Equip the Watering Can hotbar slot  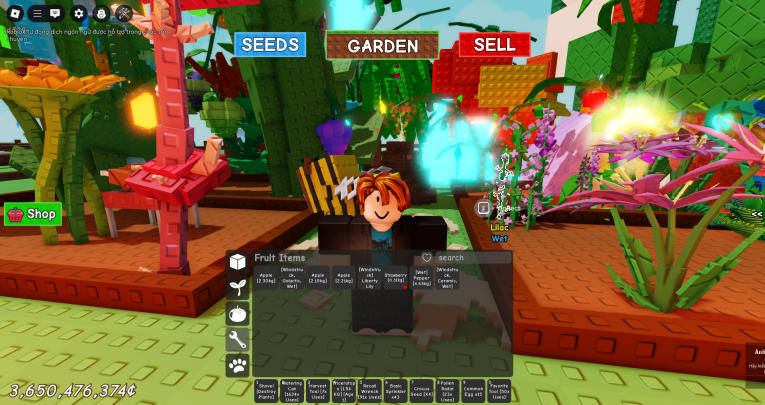point(292,391)
